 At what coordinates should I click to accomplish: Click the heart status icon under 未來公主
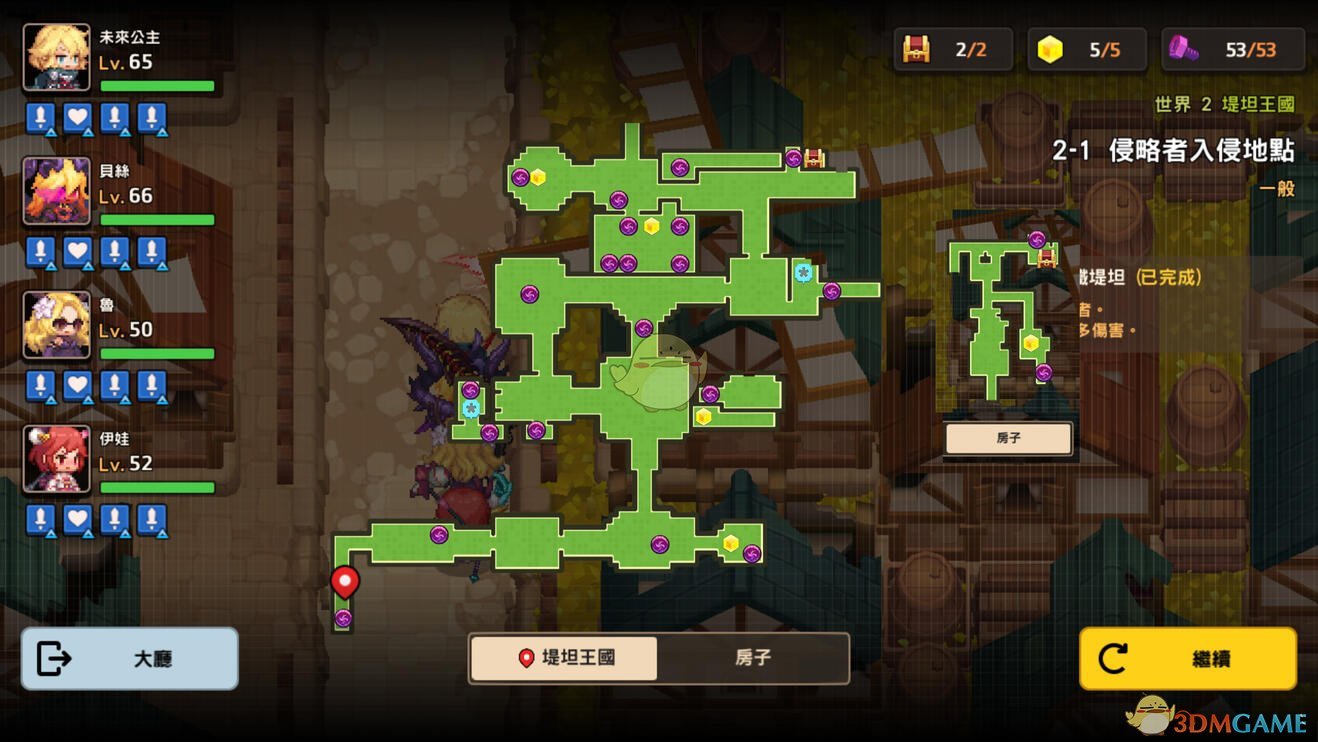click(78, 118)
